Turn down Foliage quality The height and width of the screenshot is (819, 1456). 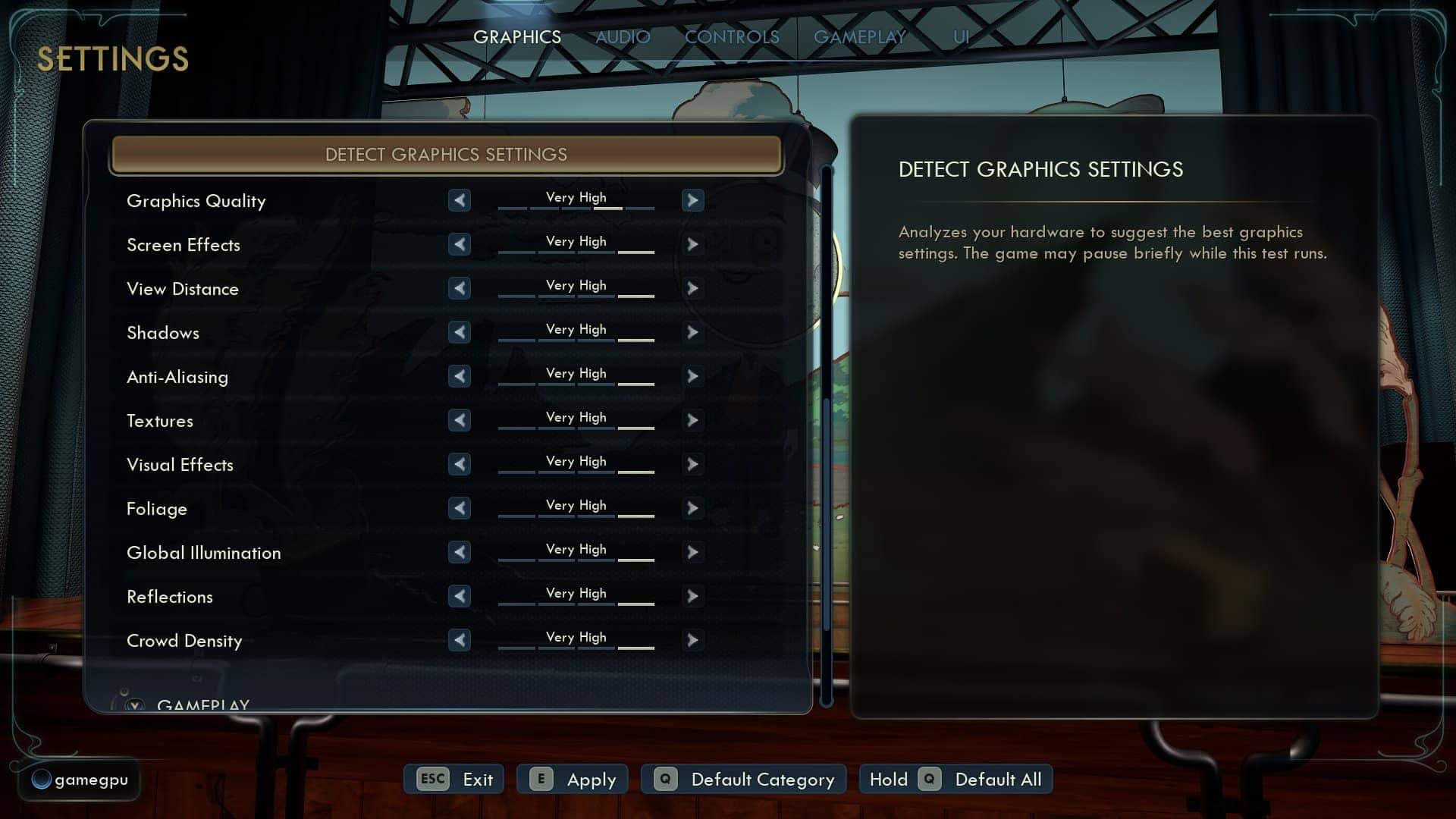[460, 508]
